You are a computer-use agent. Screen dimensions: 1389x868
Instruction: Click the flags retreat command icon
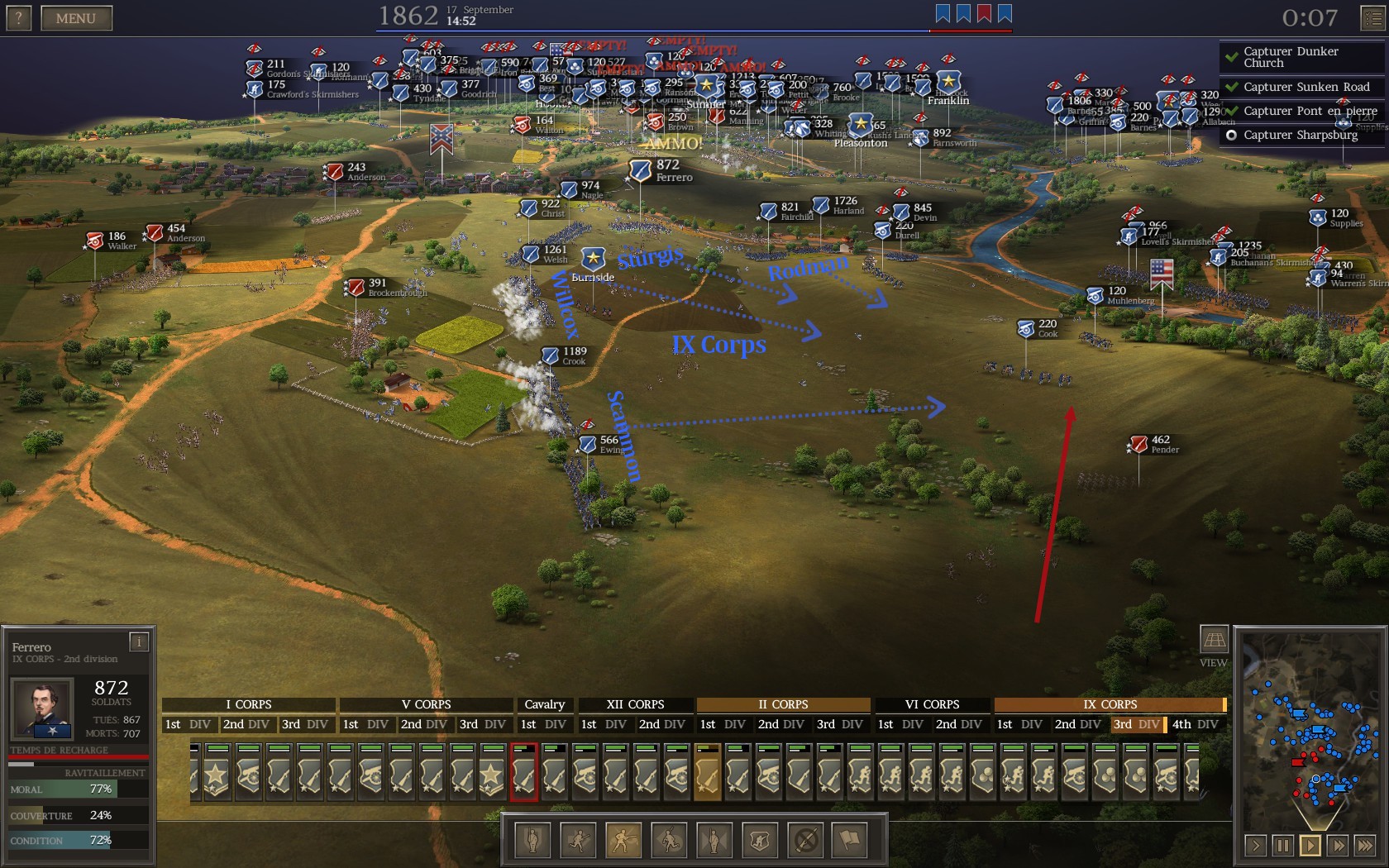pos(851,841)
